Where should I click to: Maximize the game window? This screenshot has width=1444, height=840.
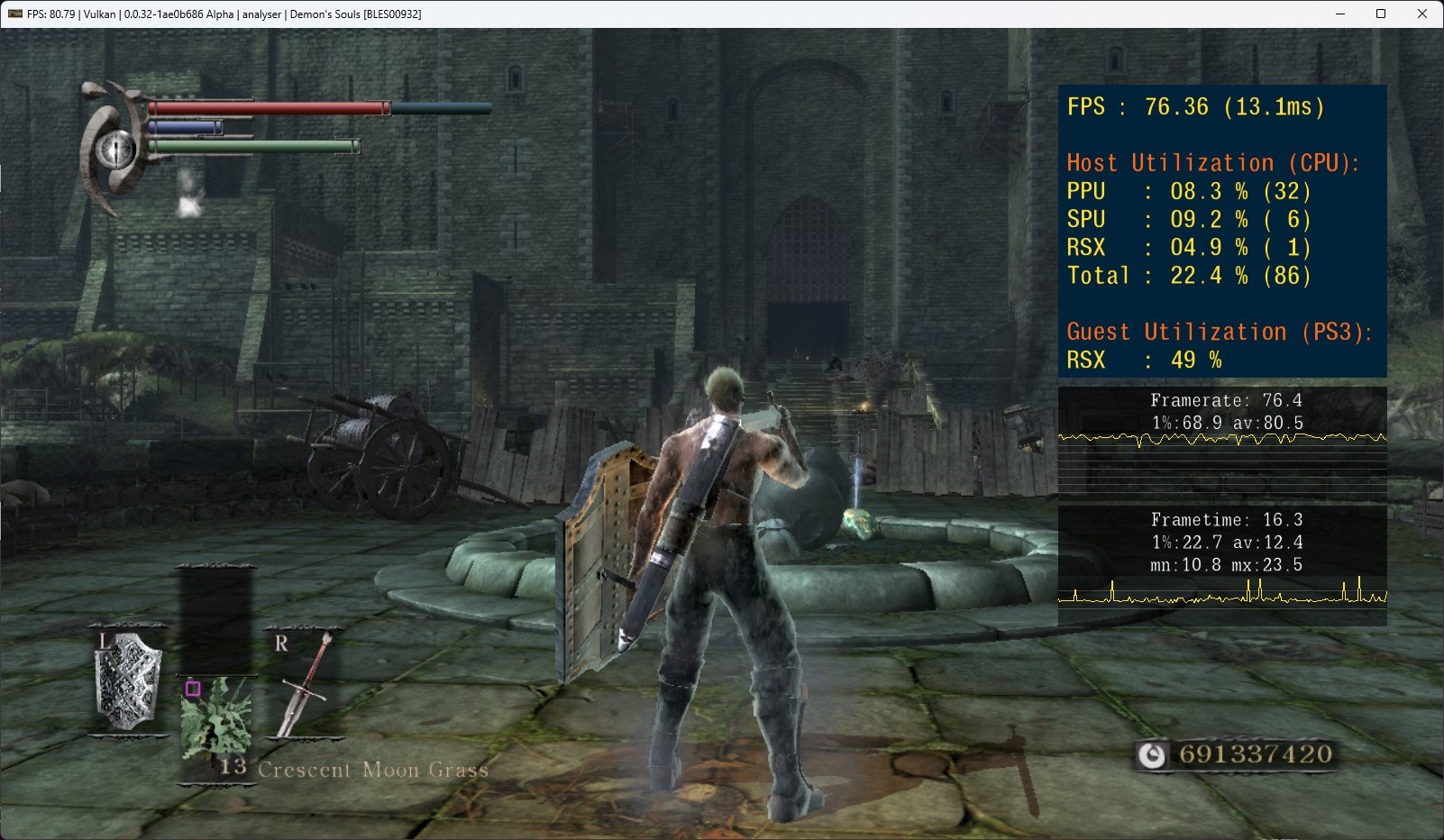1380,14
